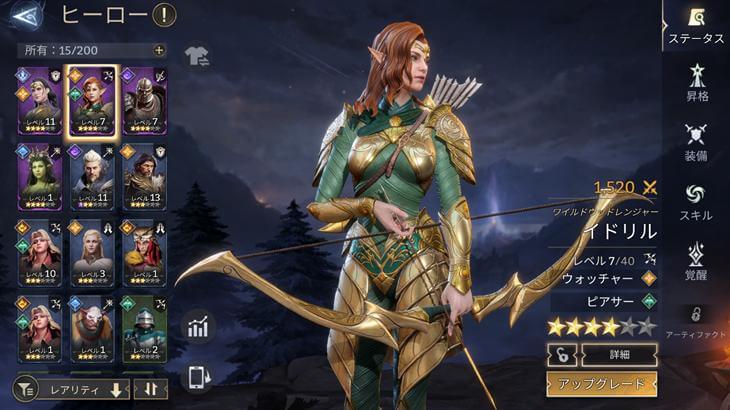The height and width of the screenshot is (410, 730).
Task: Pick the helmeted knight level 7 hero card
Action: coord(144,100)
